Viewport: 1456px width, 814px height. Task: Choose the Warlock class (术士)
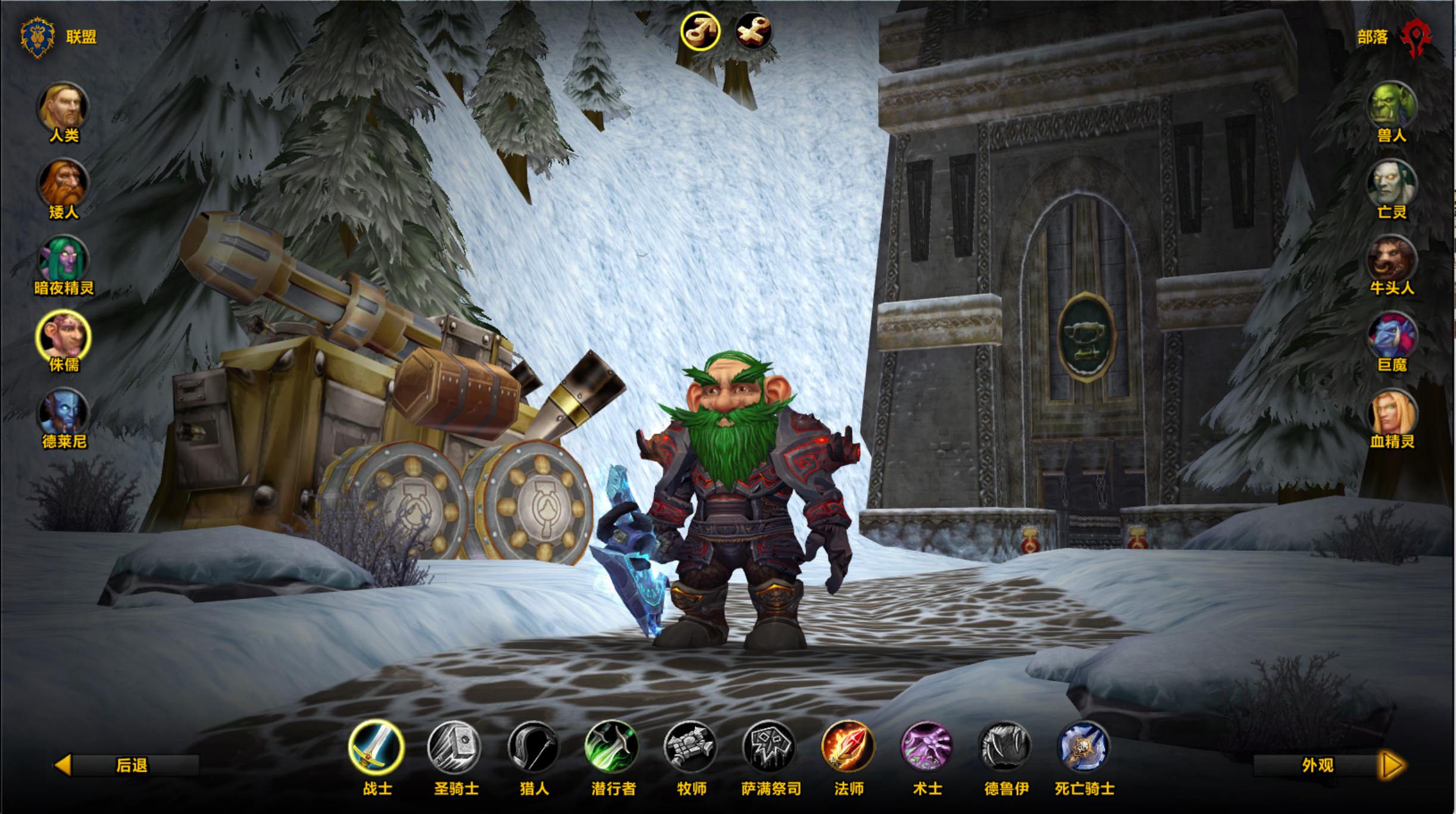(926, 747)
